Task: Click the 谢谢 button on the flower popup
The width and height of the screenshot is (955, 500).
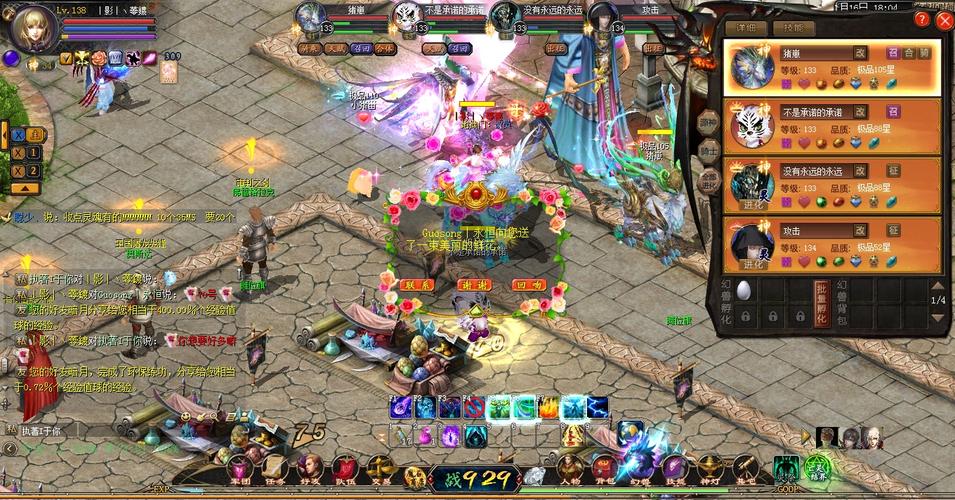Action: (473, 285)
